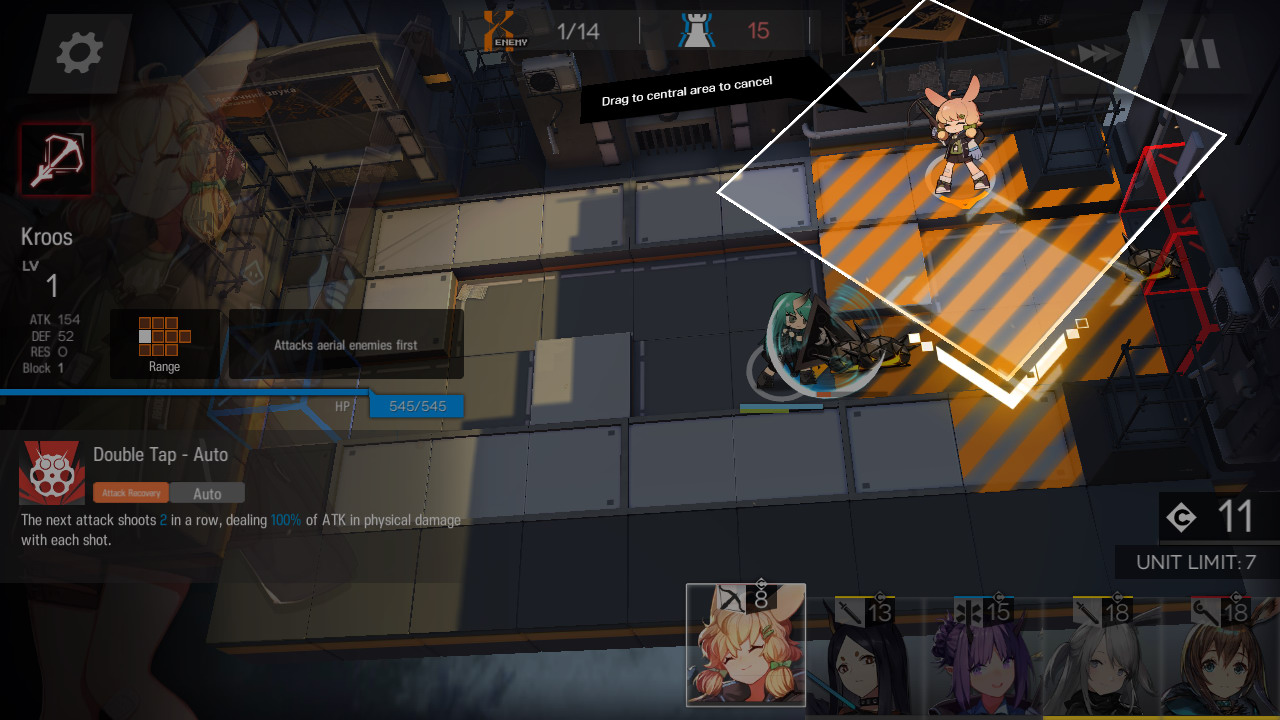Click the Sniper class crossbow icon
Viewport: 1280px width, 720px height.
tap(56, 160)
